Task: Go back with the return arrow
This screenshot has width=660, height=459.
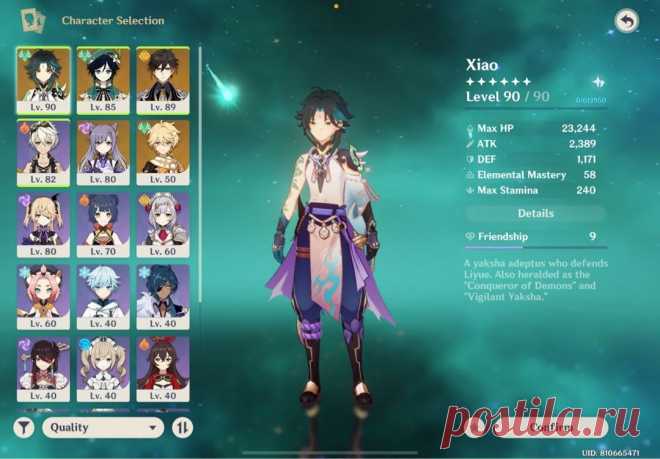Action: pyautogui.click(x=627, y=20)
